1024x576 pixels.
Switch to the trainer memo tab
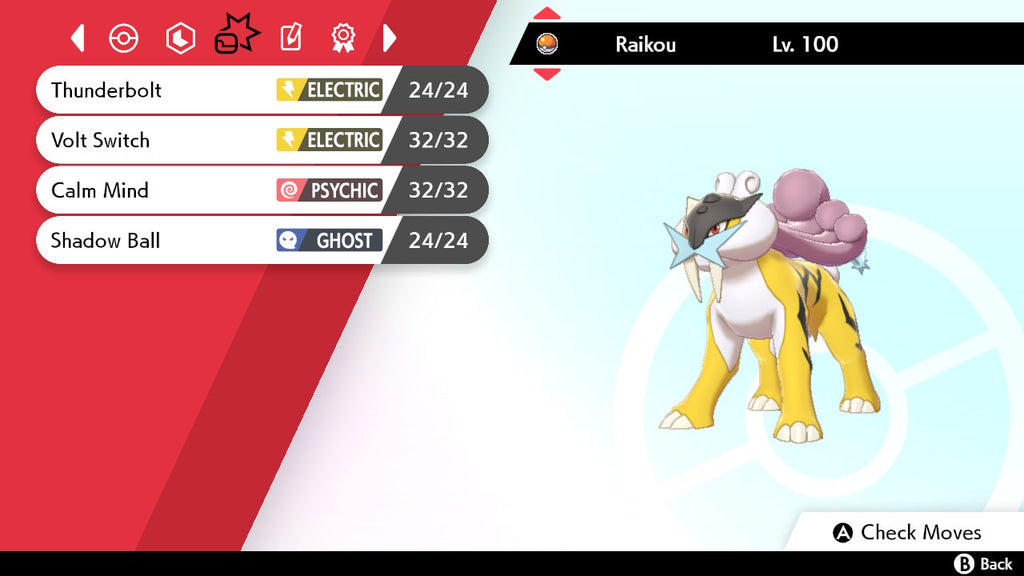(x=290, y=38)
